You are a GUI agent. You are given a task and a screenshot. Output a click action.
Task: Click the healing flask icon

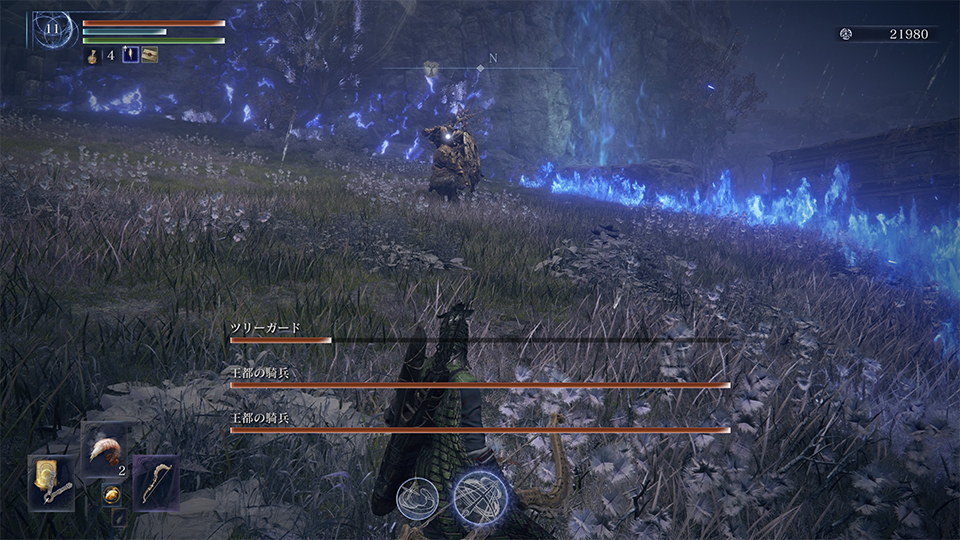[x=91, y=56]
